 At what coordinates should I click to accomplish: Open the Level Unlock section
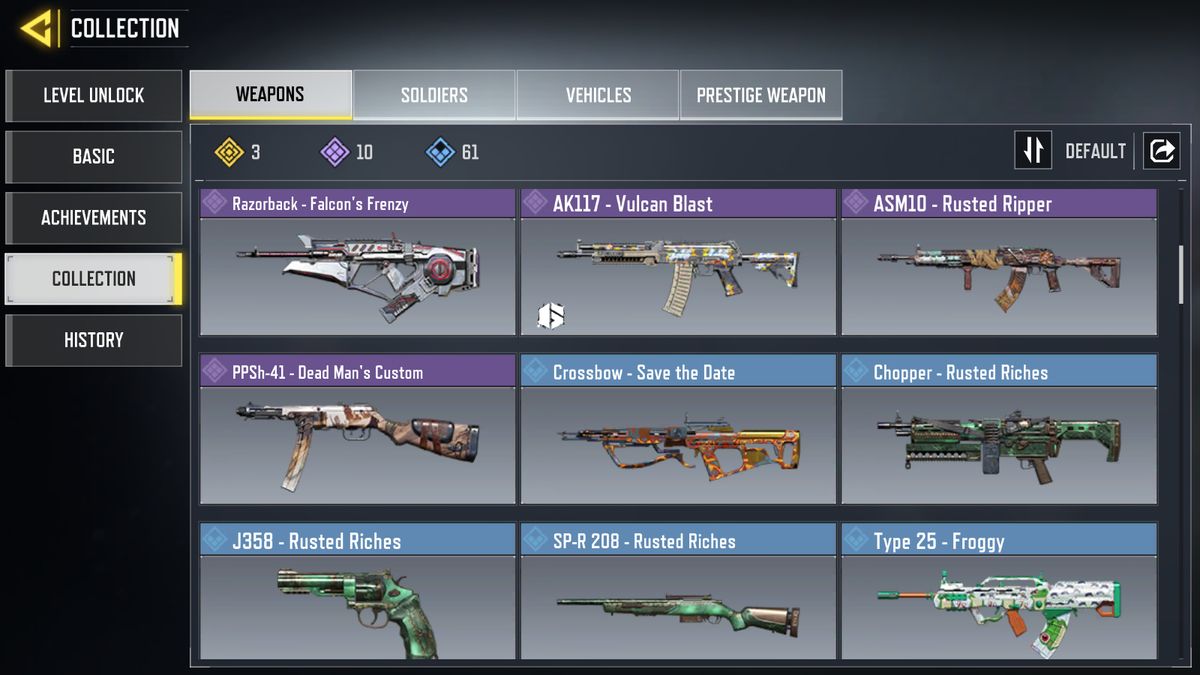click(93, 96)
